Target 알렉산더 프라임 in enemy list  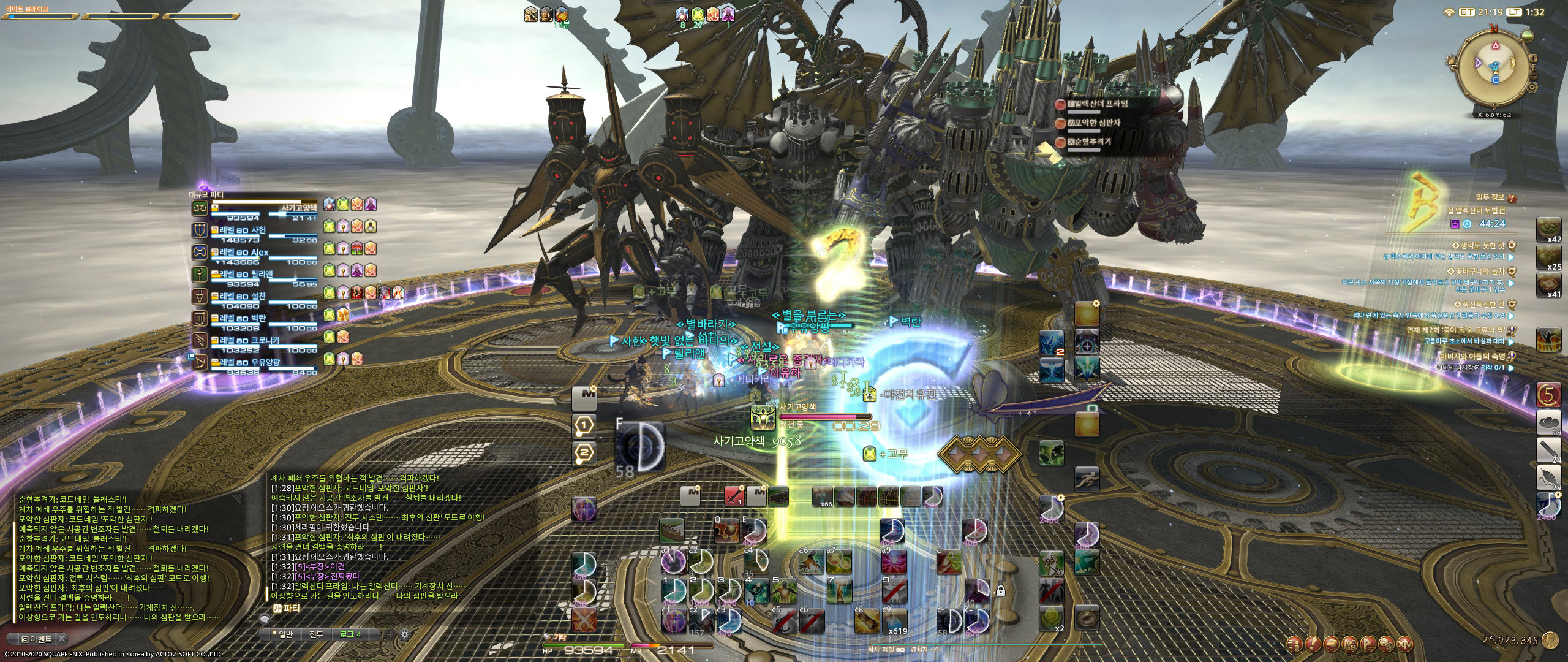(1101, 104)
